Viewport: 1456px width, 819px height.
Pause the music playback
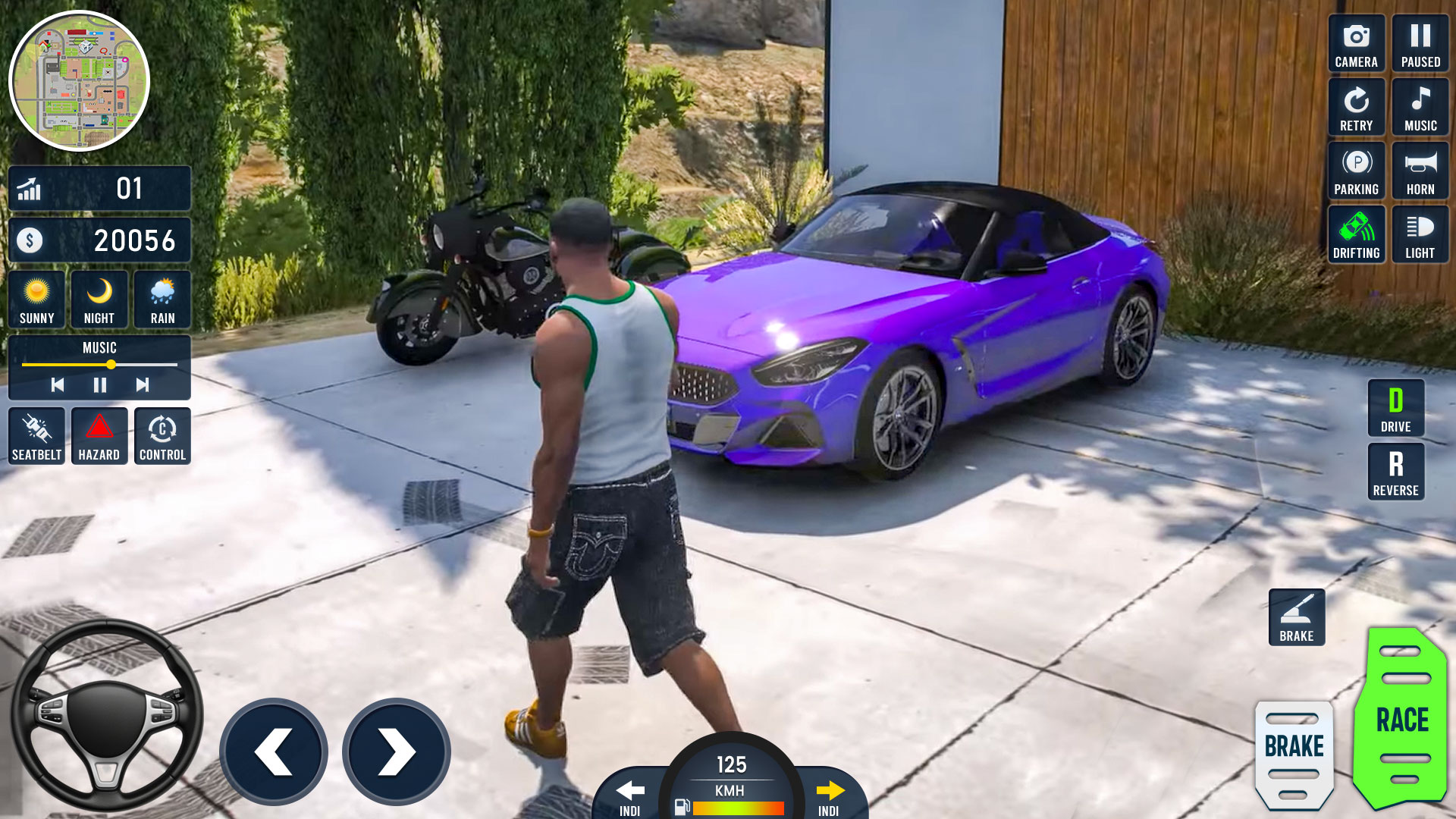pos(99,385)
